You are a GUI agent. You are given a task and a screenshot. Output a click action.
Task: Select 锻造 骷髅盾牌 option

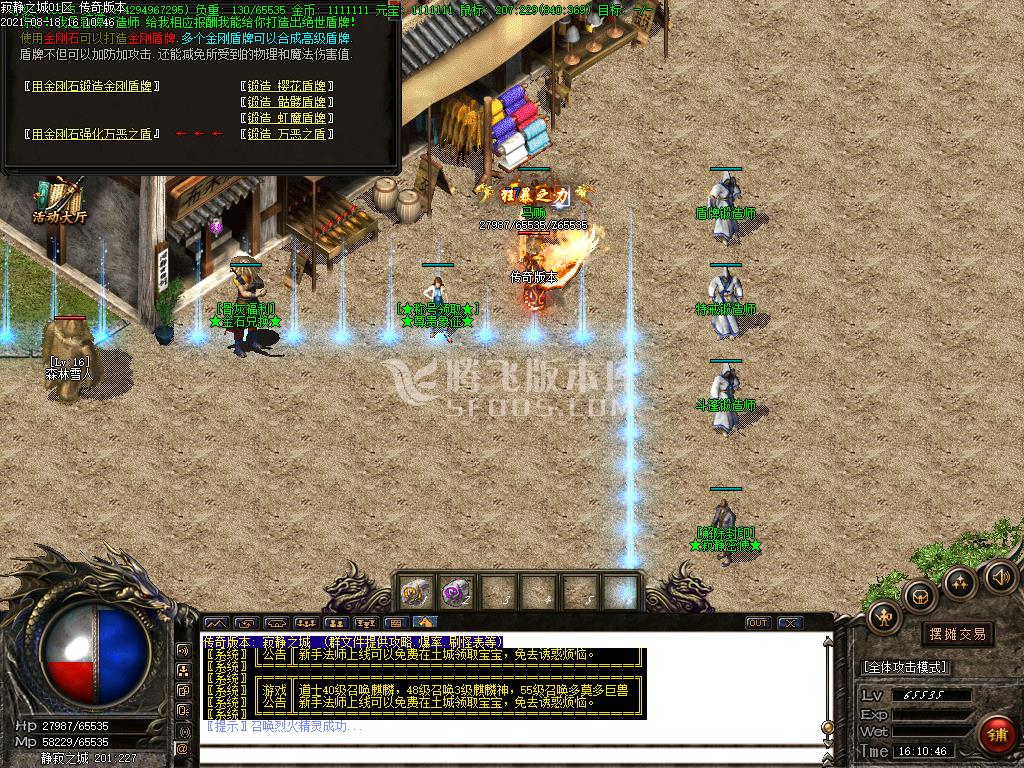point(287,102)
